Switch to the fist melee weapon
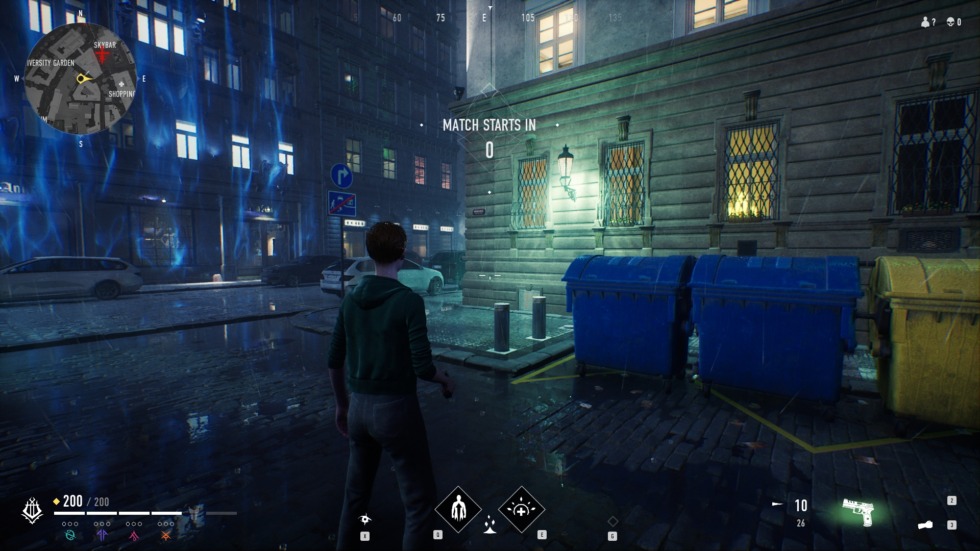The width and height of the screenshot is (980, 551). pyautogui.click(x=925, y=523)
